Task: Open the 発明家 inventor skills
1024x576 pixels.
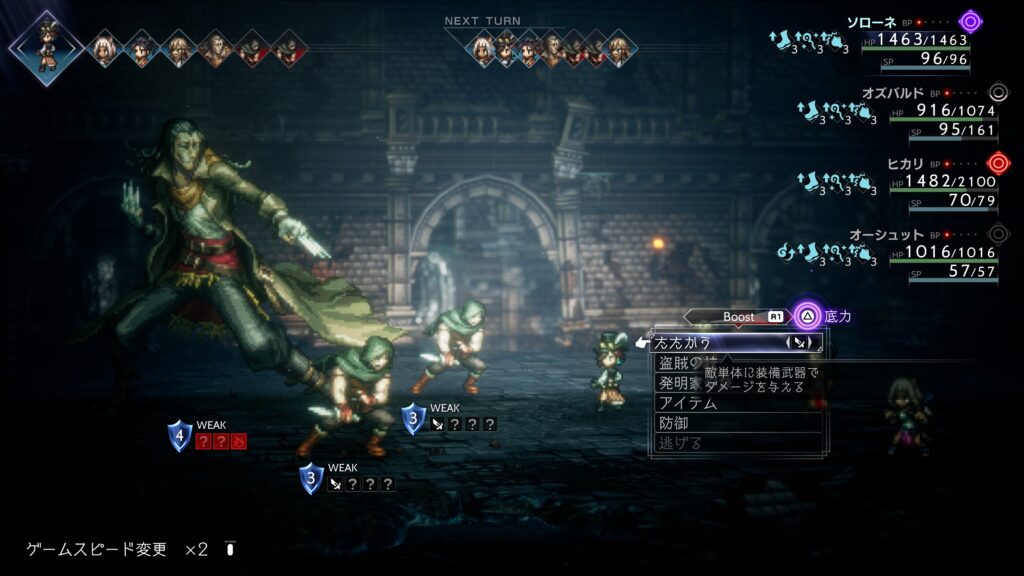Action: [680, 383]
